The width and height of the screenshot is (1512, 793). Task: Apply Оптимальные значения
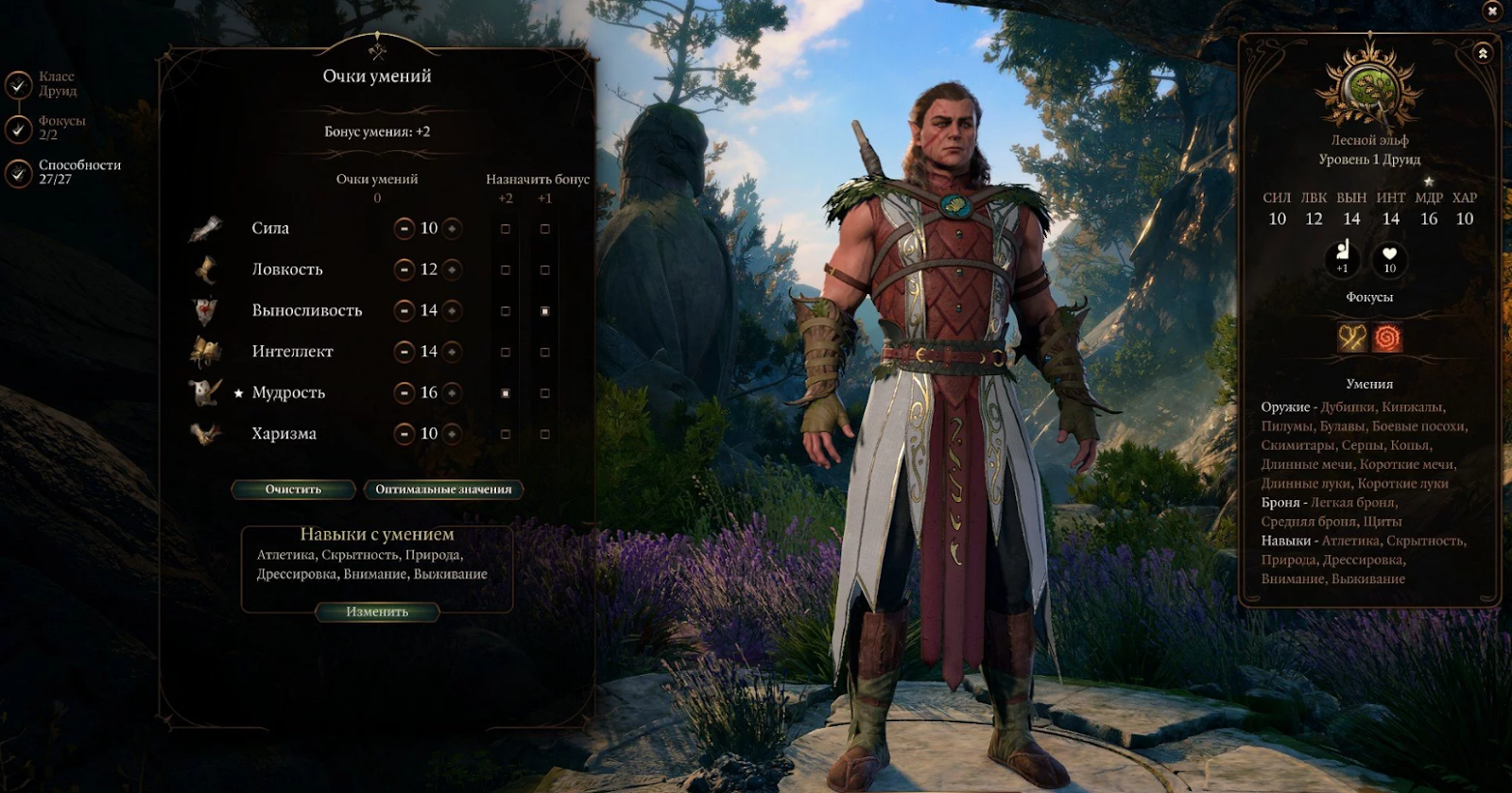point(443,490)
